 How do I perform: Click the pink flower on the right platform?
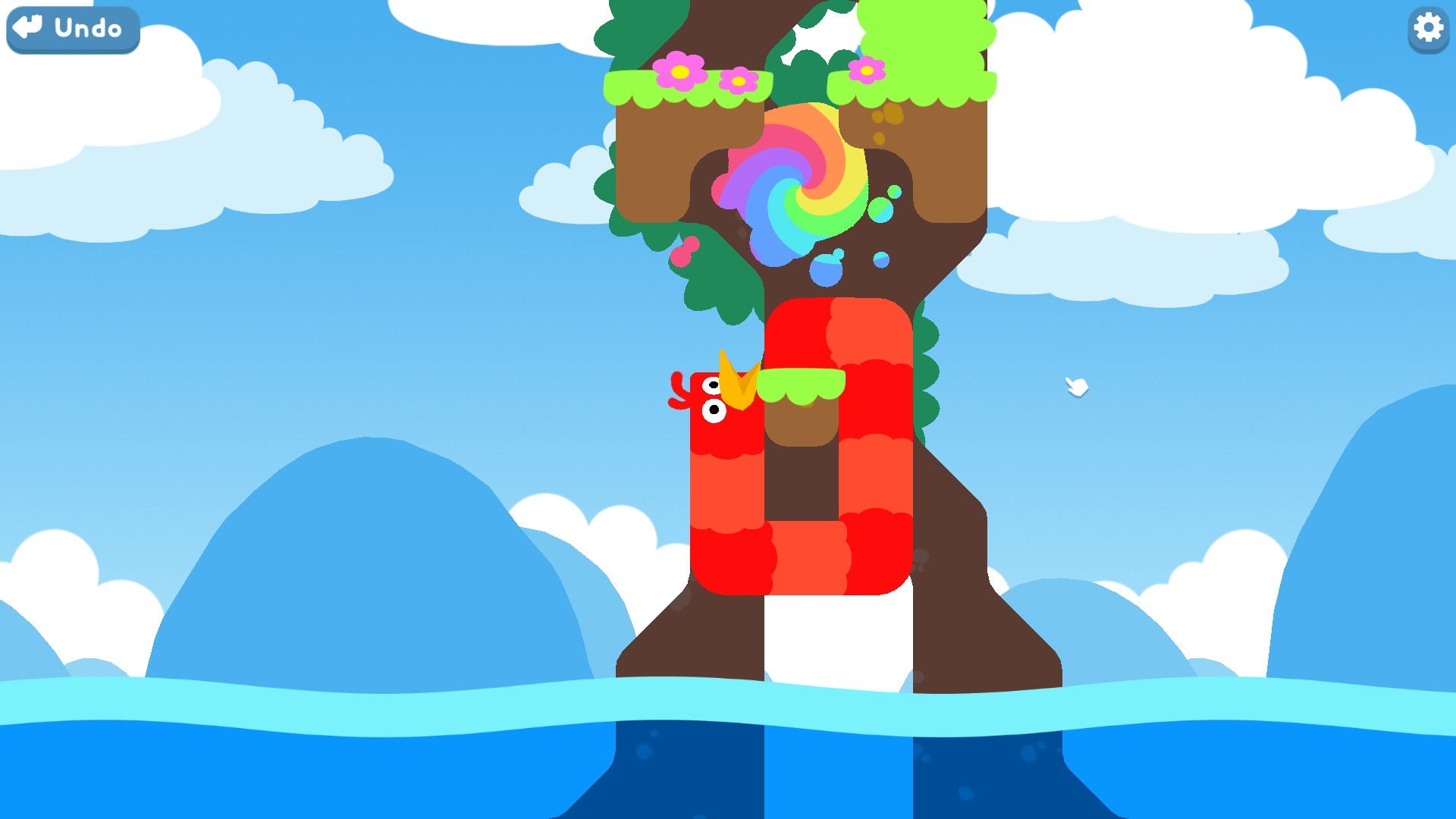click(x=867, y=70)
